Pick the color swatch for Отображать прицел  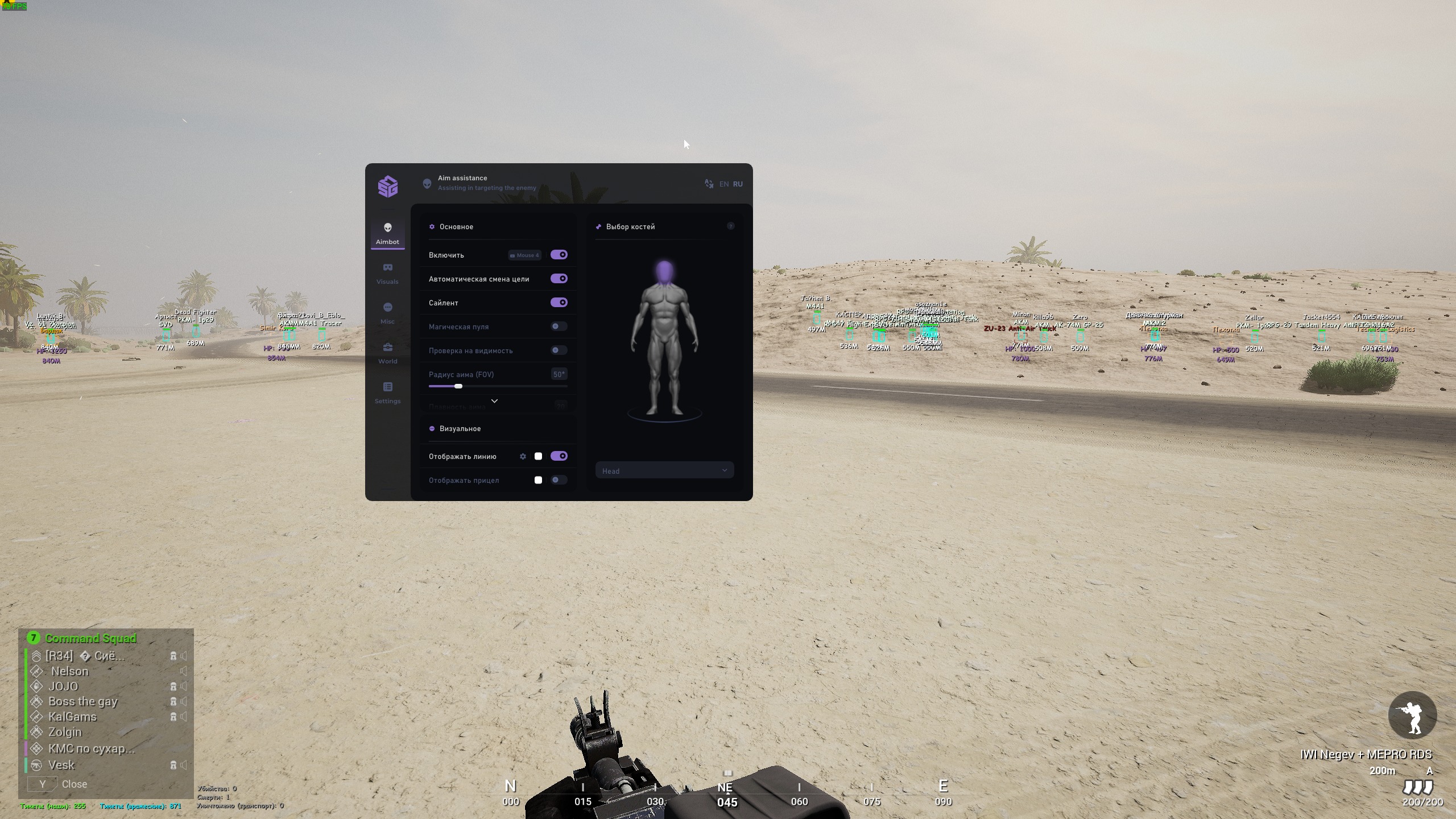point(538,480)
